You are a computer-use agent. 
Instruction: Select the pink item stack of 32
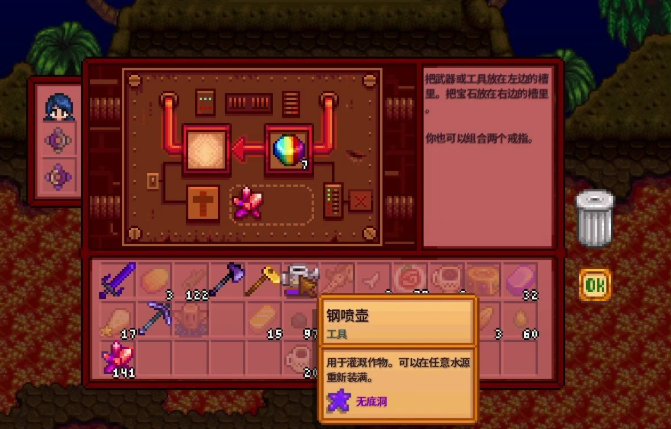pos(522,280)
